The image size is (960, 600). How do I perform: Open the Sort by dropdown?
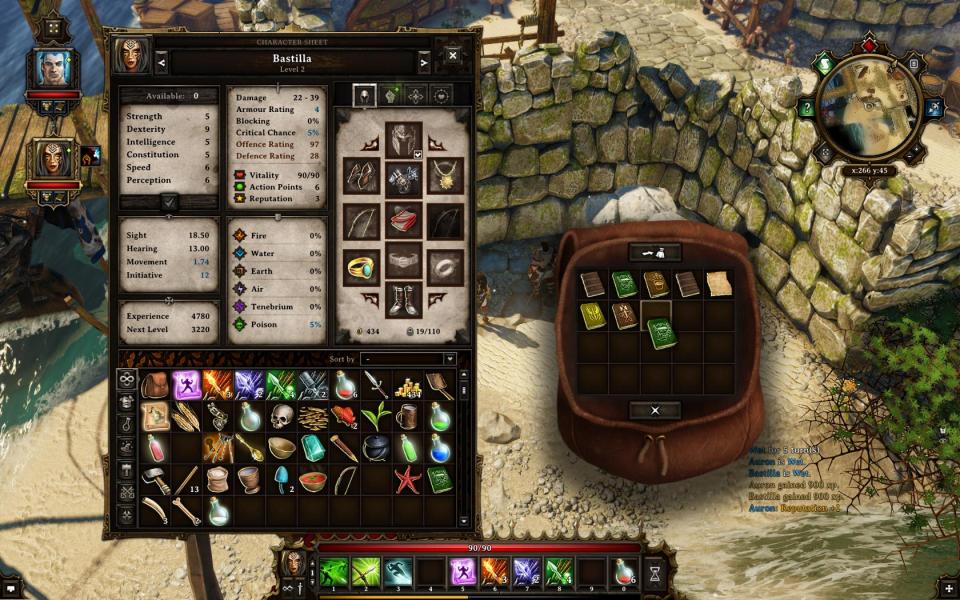click(x=409, y=359)
